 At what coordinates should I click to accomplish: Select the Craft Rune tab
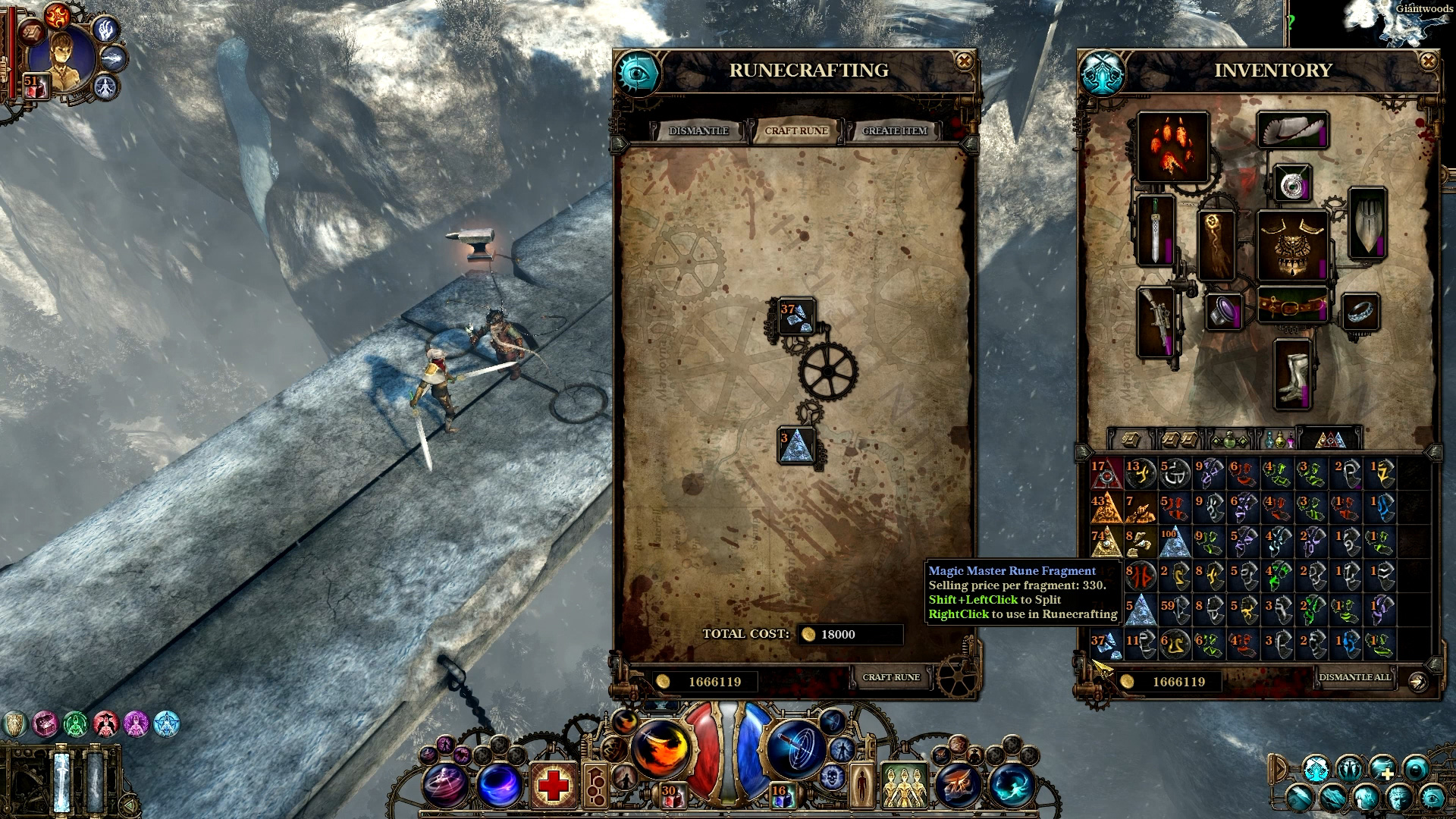pos(796,130)
